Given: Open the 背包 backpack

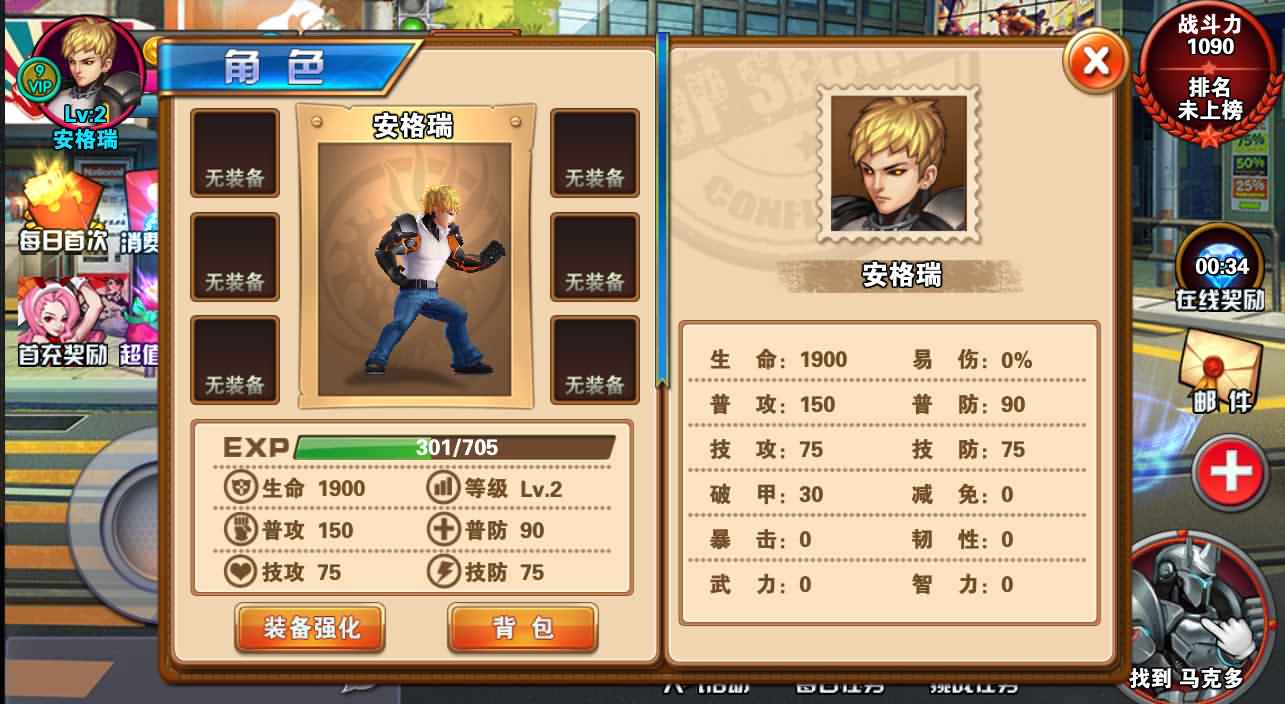Looking at the screenshot, I should 522,628.
